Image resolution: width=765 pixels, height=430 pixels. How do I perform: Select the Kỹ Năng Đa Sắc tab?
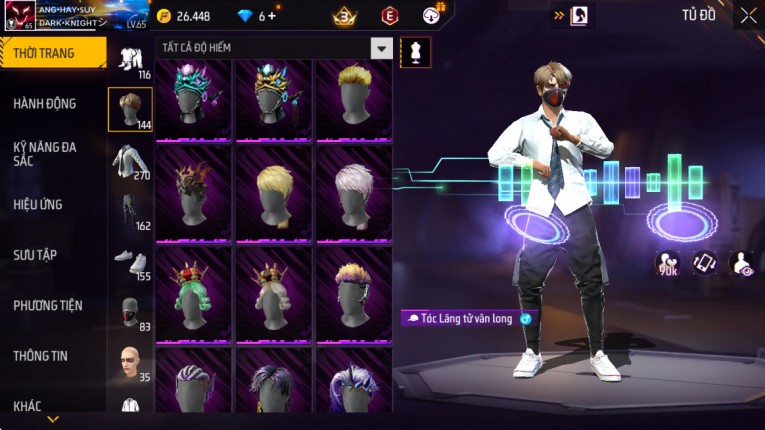point(45,153)
